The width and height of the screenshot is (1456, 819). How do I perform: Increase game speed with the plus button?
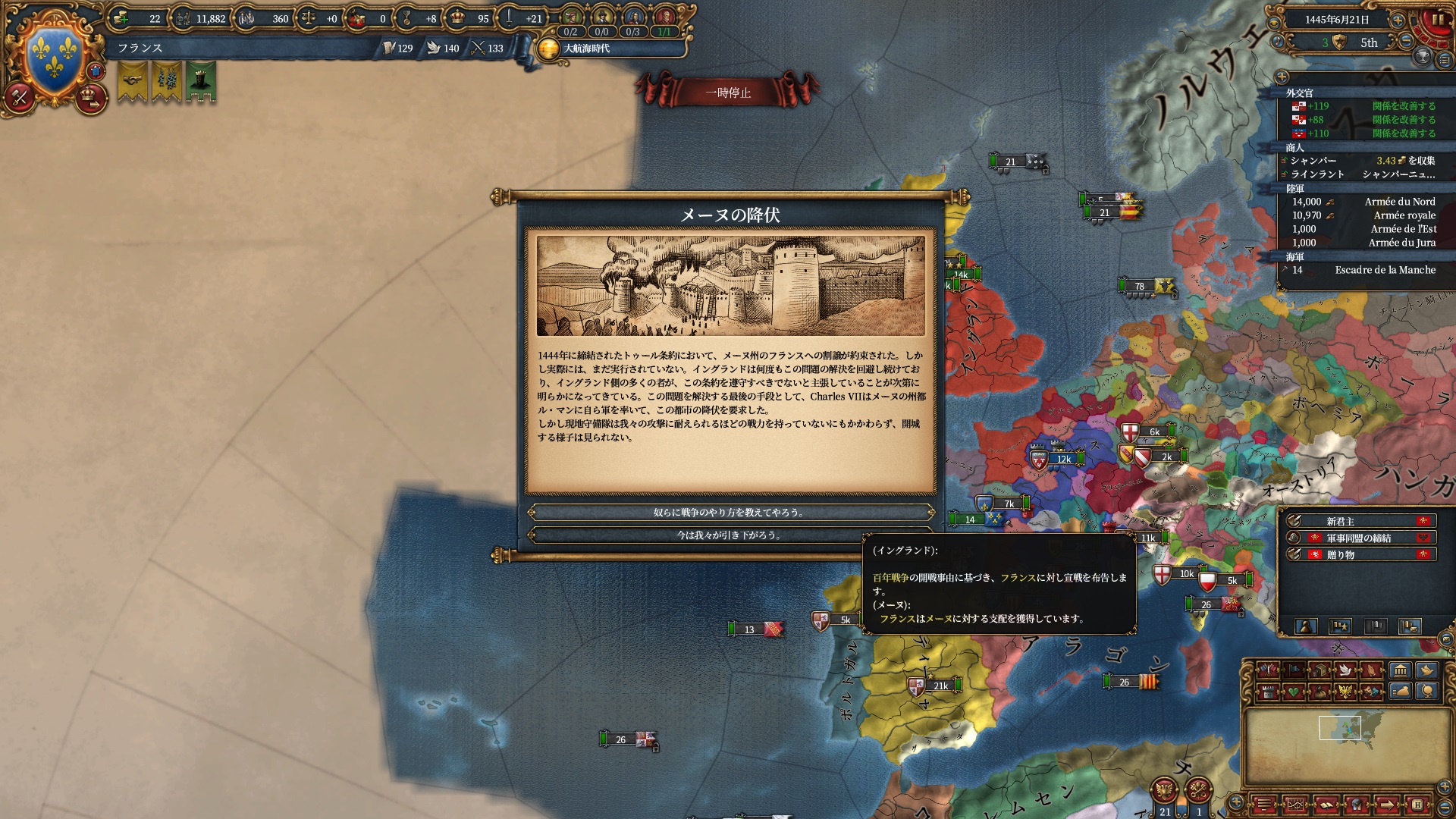tap(1398, 20)
